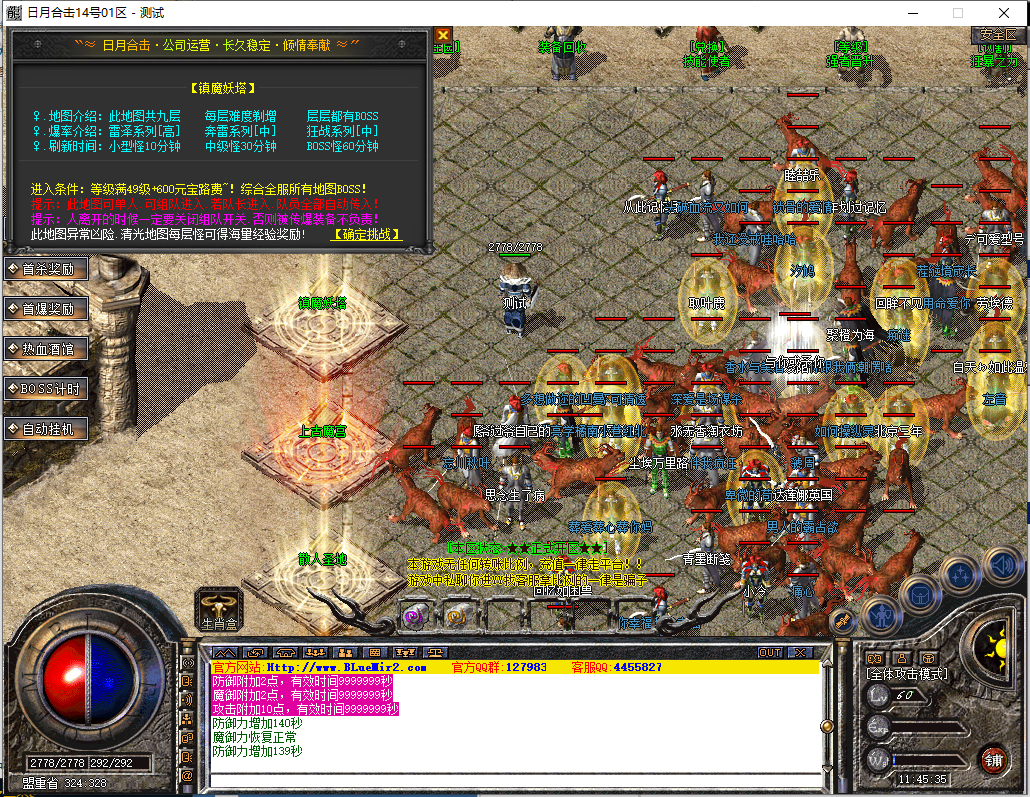The image size is (1030, 797).
Task: Close the 镇魔妖塔 info panel
Action: (x=443, y=35)
